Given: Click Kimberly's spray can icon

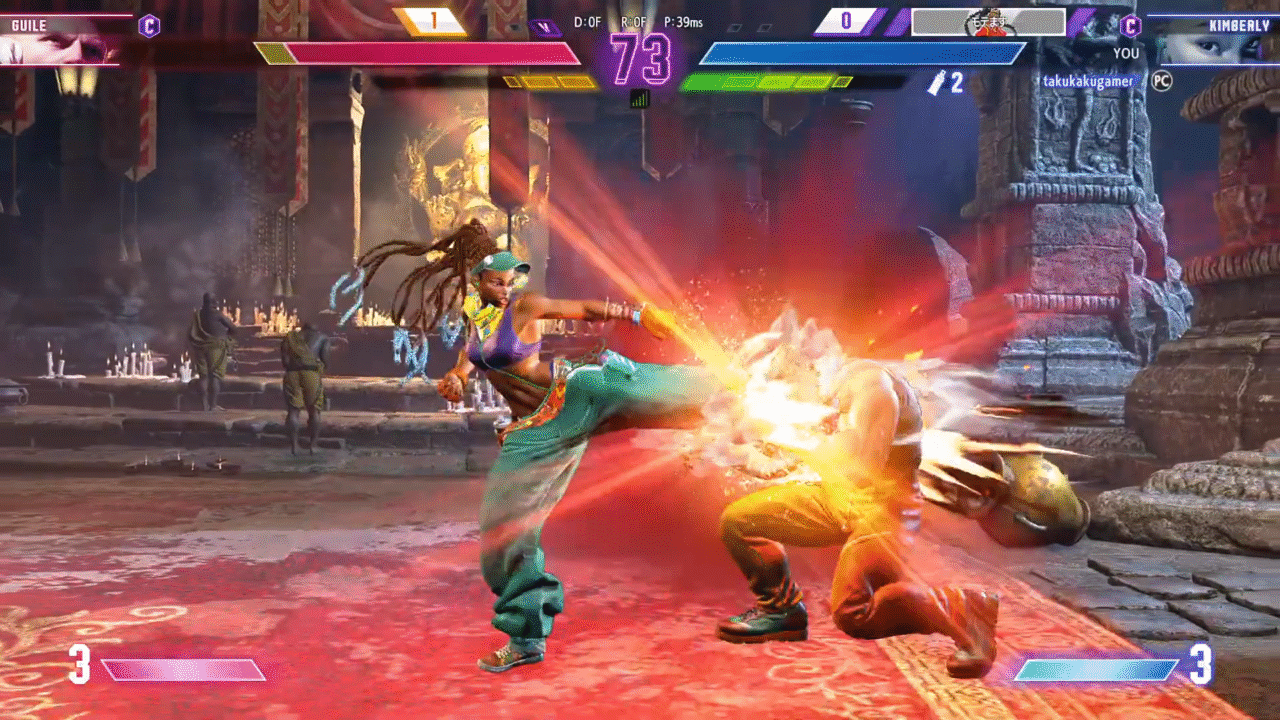Looking at the screenshot, I should 936,83.
